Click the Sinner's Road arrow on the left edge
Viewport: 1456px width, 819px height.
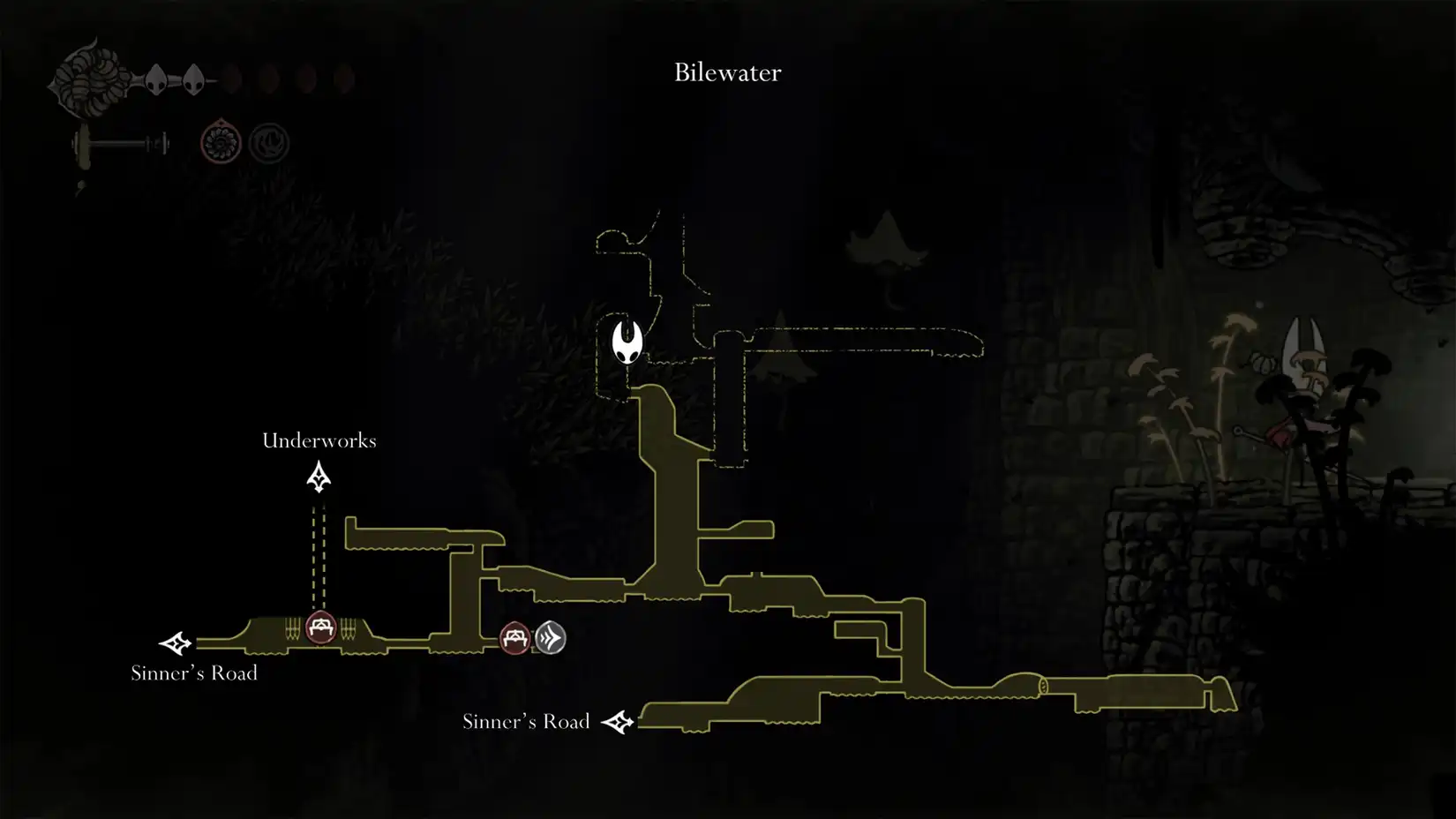pos(174,643)
